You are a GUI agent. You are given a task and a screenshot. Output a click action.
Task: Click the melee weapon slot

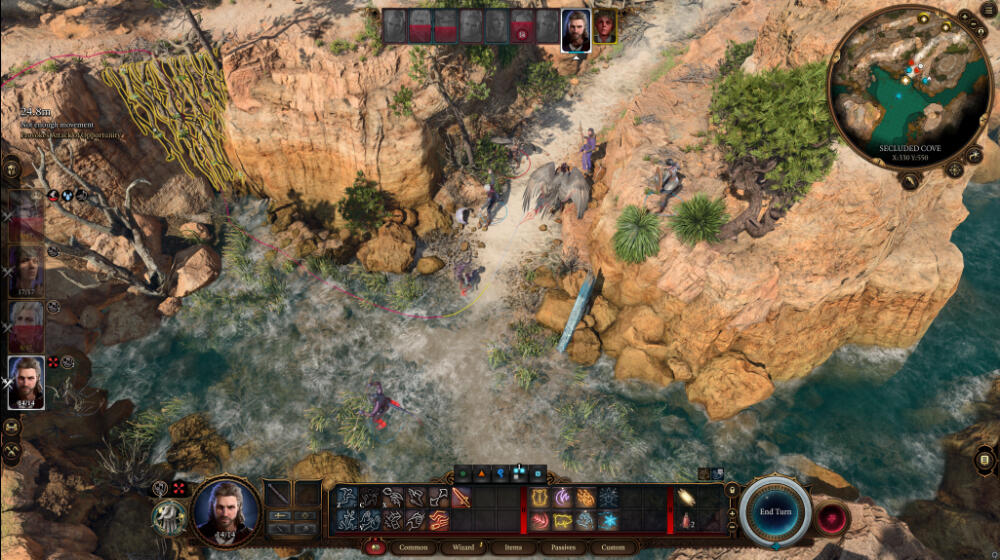pyautogui.click(x=277, y=494)
